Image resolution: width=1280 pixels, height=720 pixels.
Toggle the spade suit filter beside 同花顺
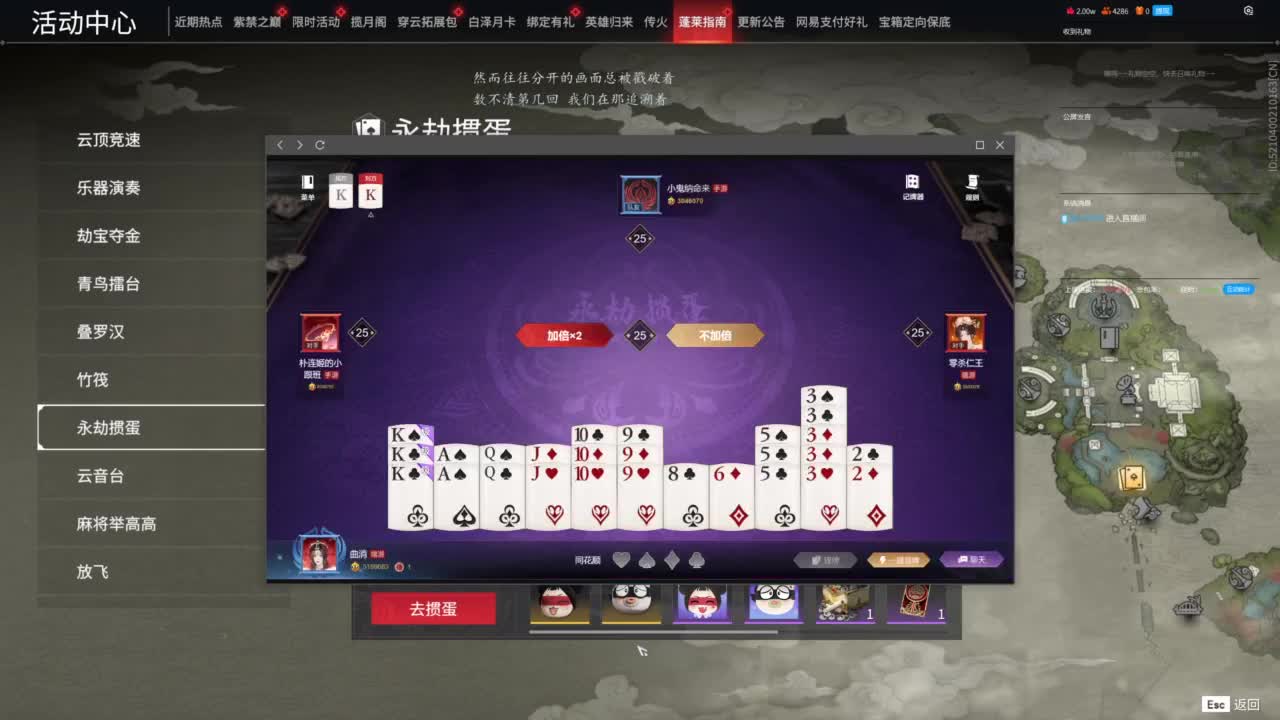[646, 559]
